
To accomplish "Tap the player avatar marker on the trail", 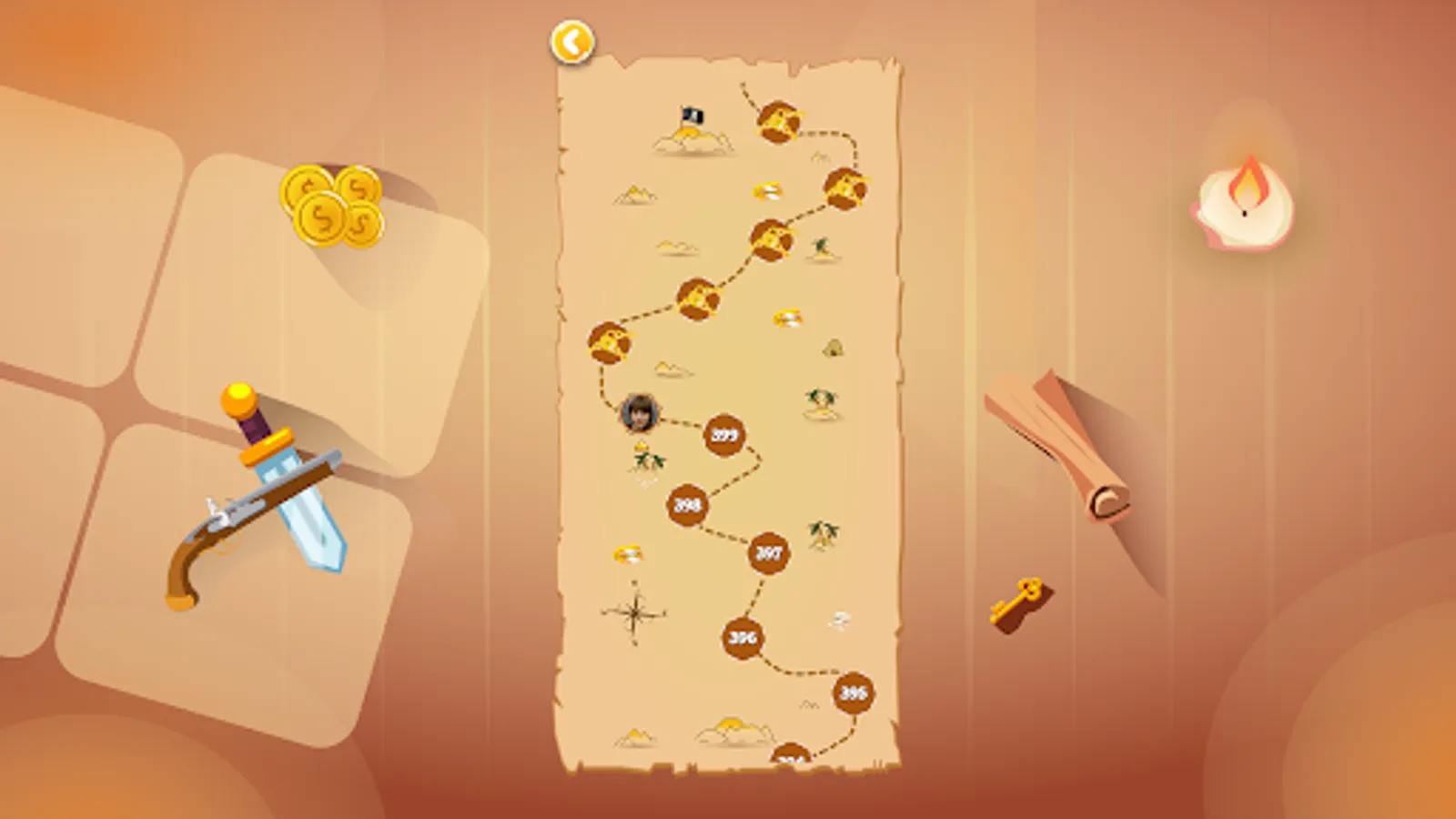I will click(x=641, y=412).
